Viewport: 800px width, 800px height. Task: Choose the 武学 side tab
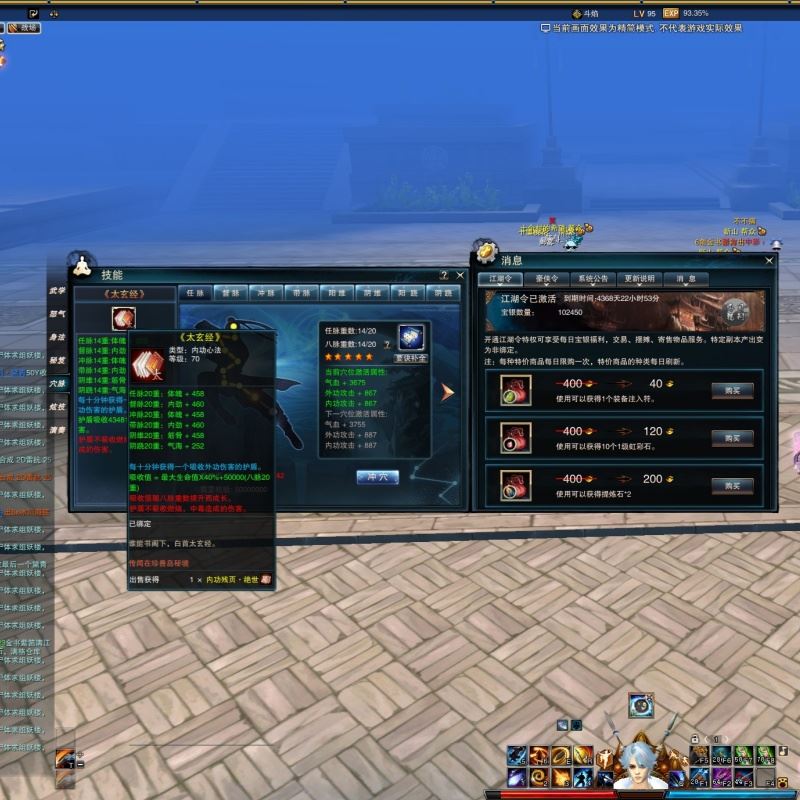pos(58,291)
